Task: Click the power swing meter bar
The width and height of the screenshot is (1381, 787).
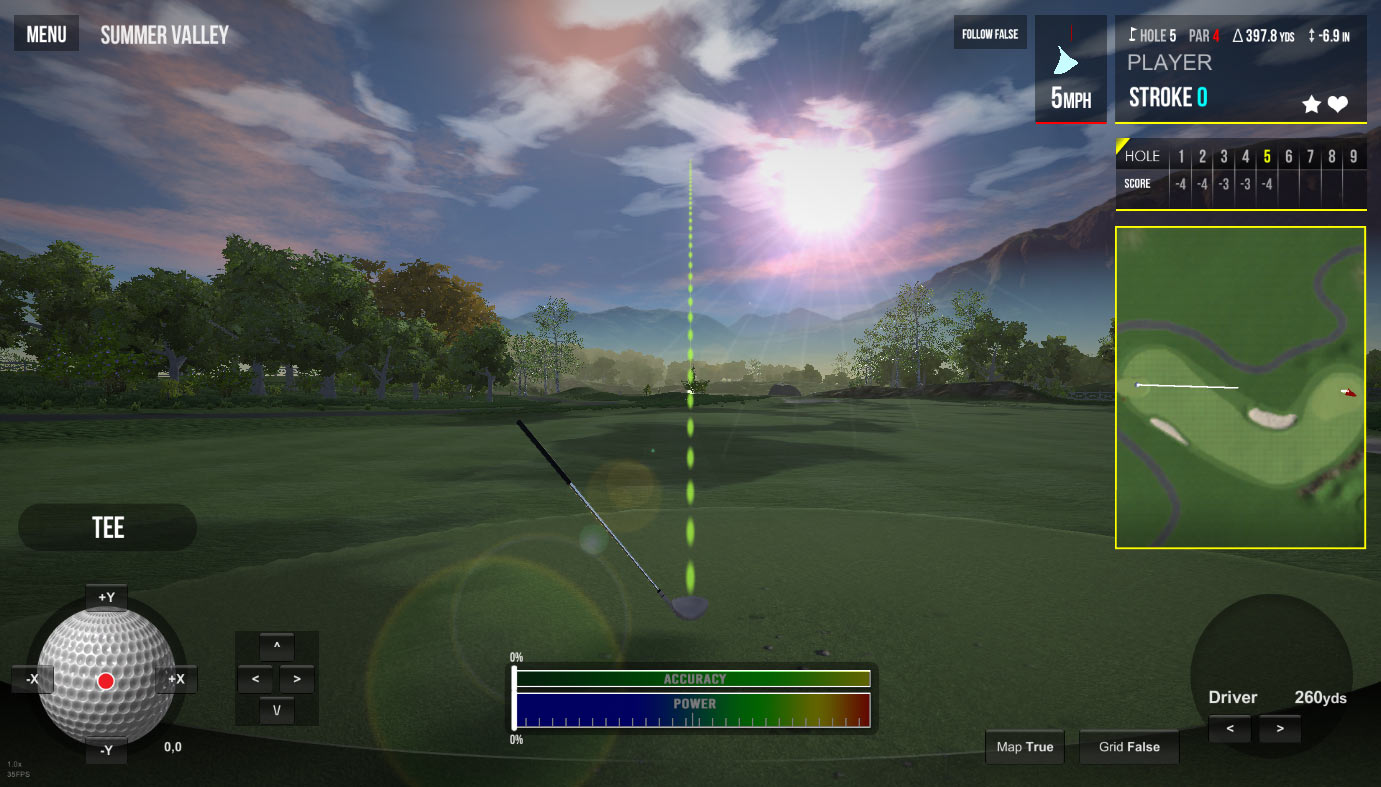Action: click(x=692, y=711)
